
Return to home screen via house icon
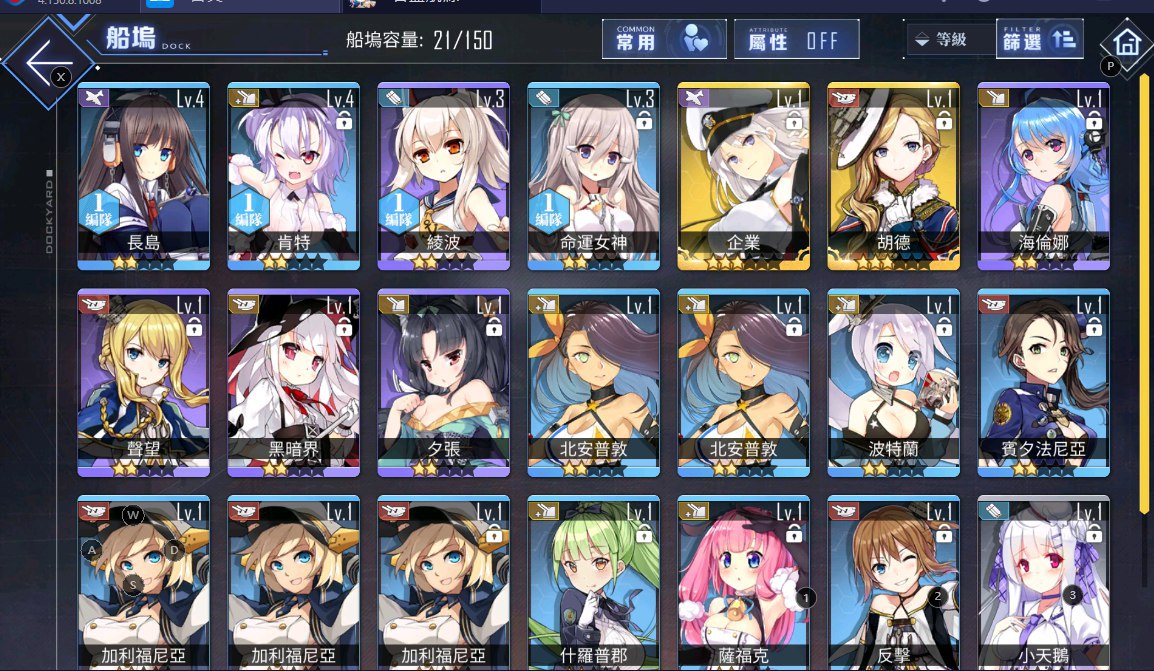[1127, 44]
